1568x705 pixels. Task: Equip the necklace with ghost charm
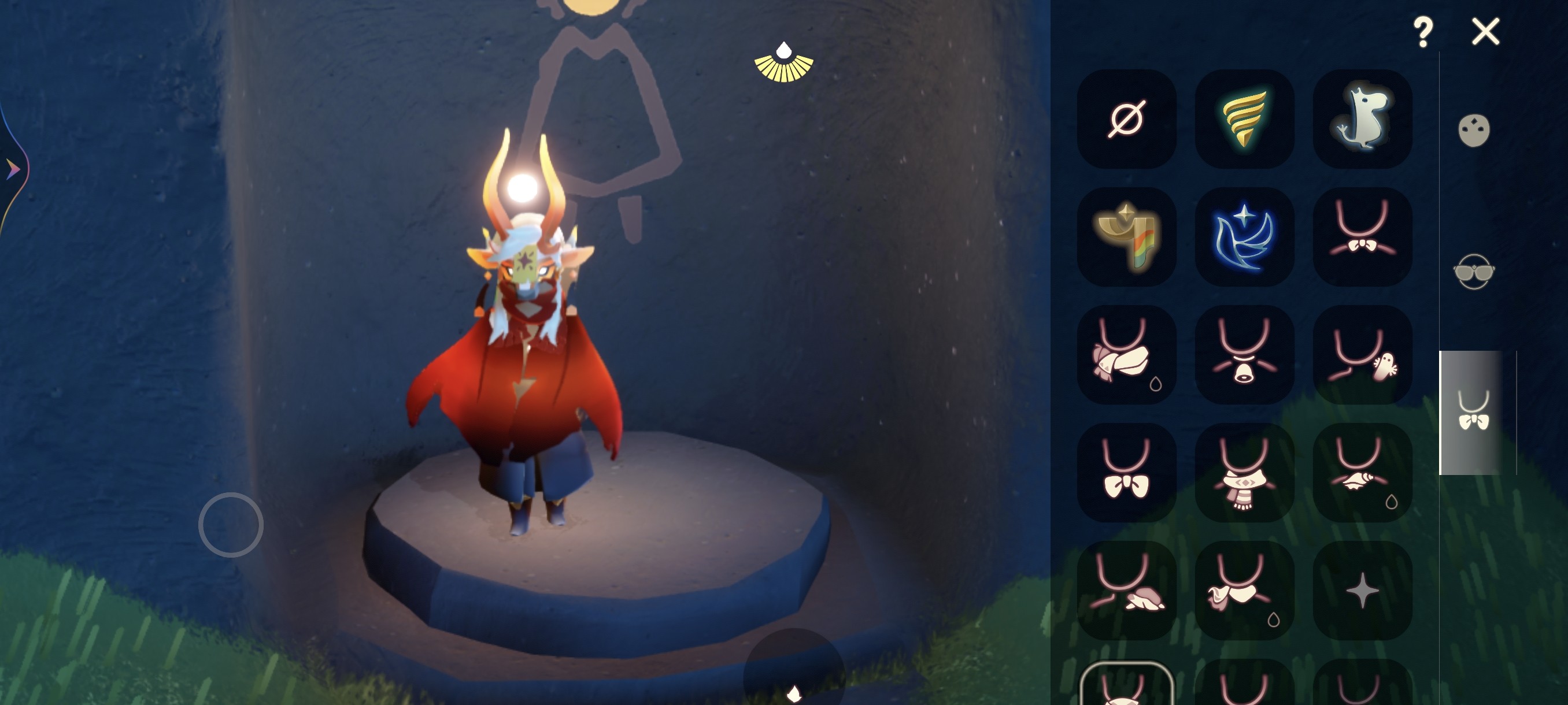[x=1362, y=355]
